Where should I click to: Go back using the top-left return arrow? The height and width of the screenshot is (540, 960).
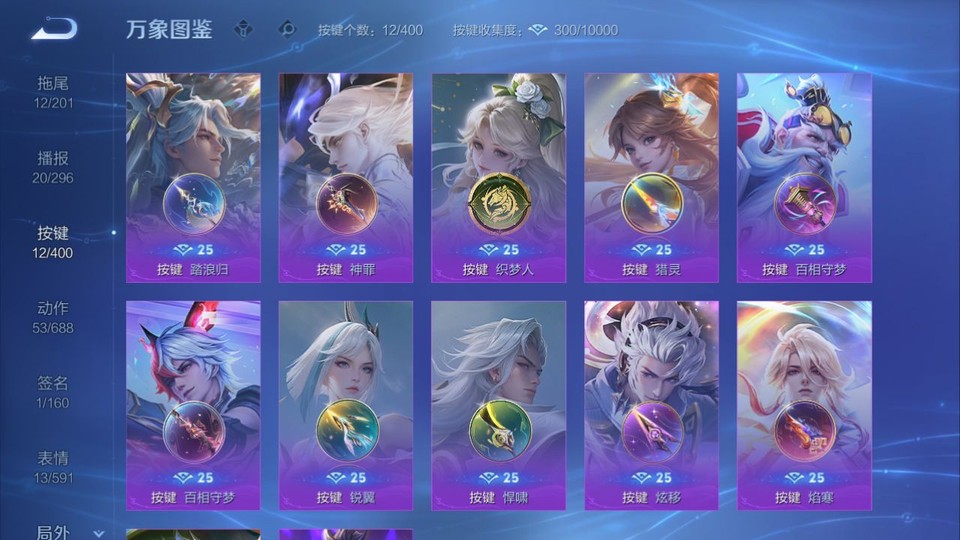54,28
